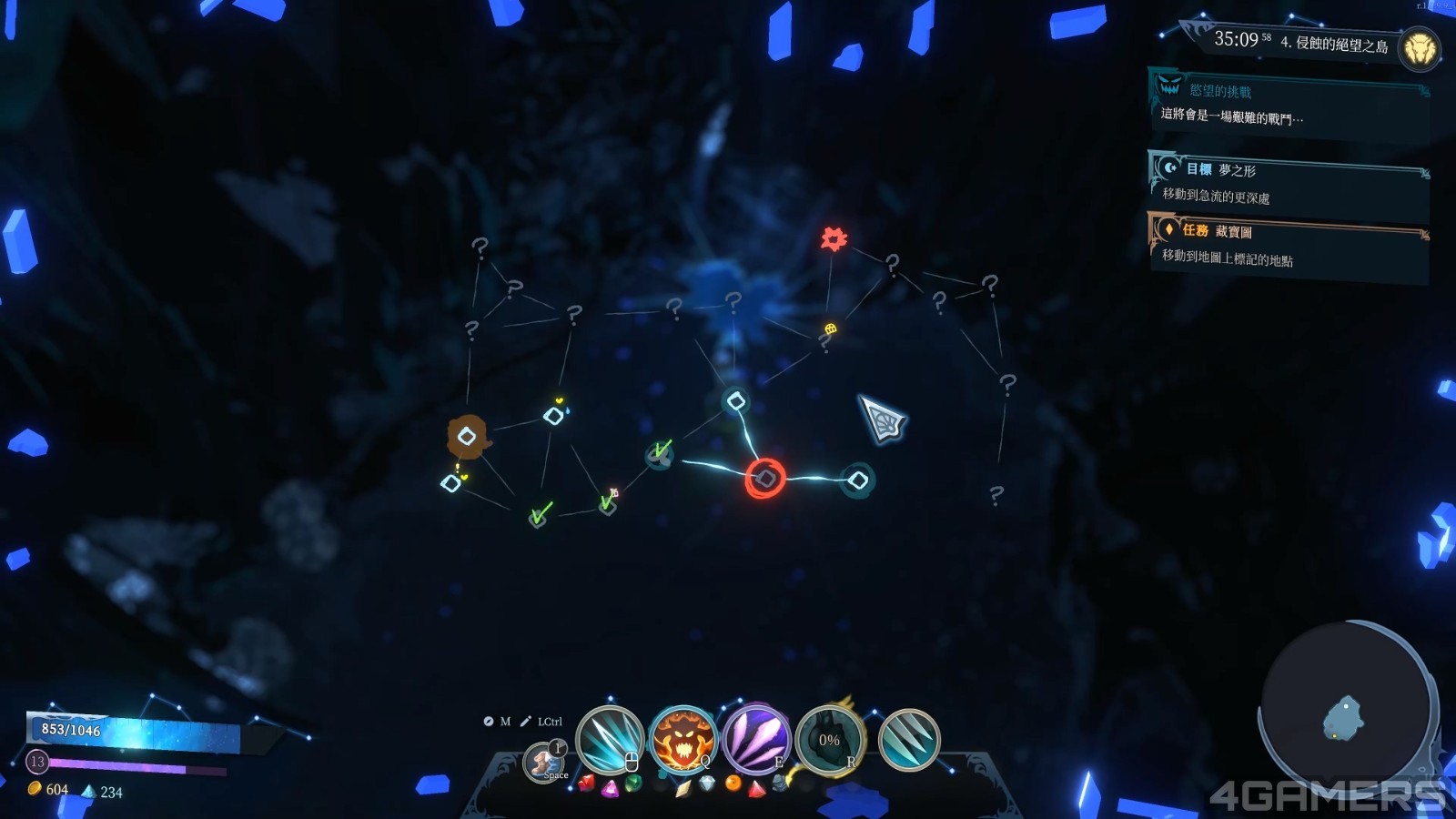This screenshot has height=819, width=1456.
Task: Open the treasure map quest tracker entry
Action: pos(1288,246)
